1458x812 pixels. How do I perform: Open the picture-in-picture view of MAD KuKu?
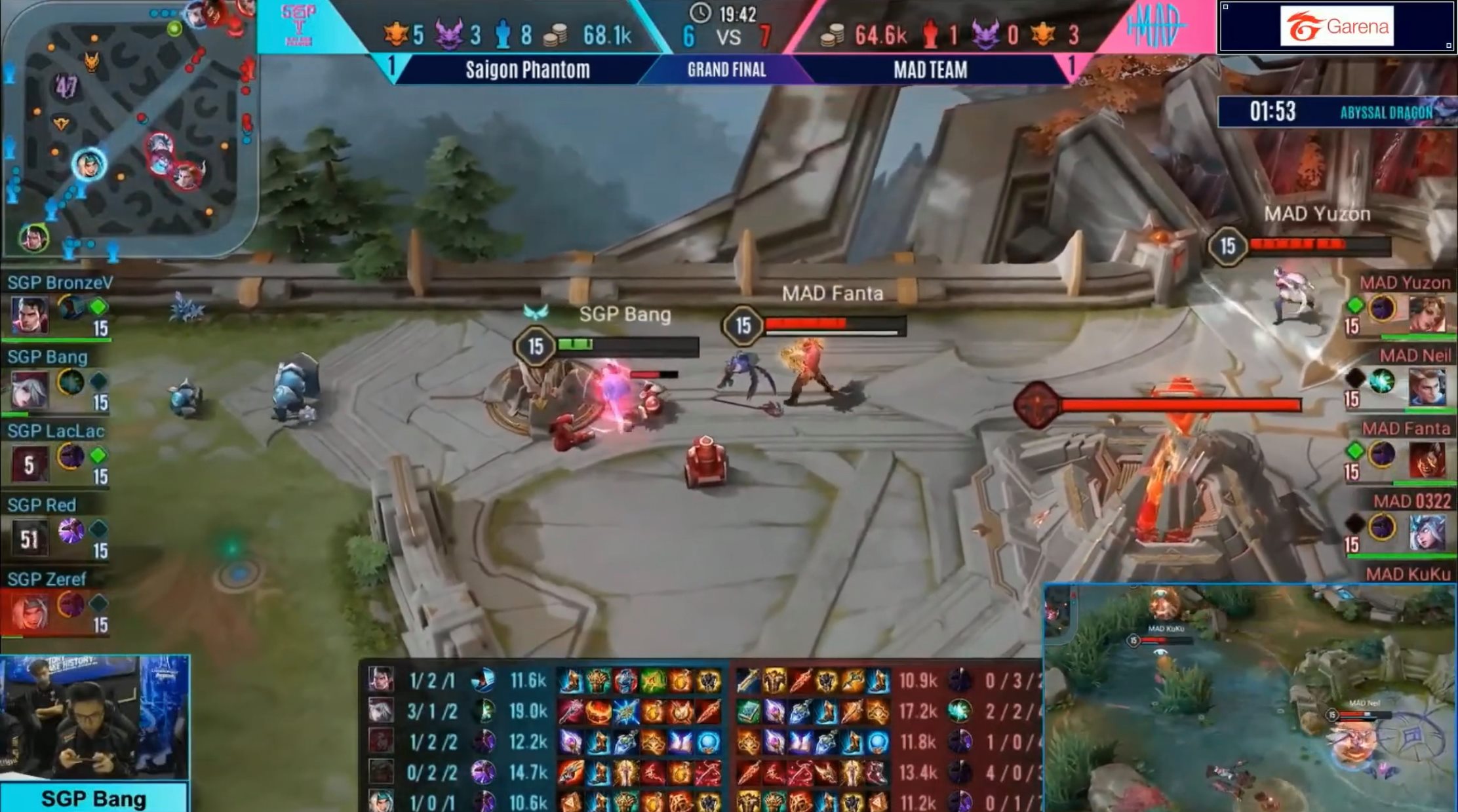pyautogui.click(x=1250, y=697)
